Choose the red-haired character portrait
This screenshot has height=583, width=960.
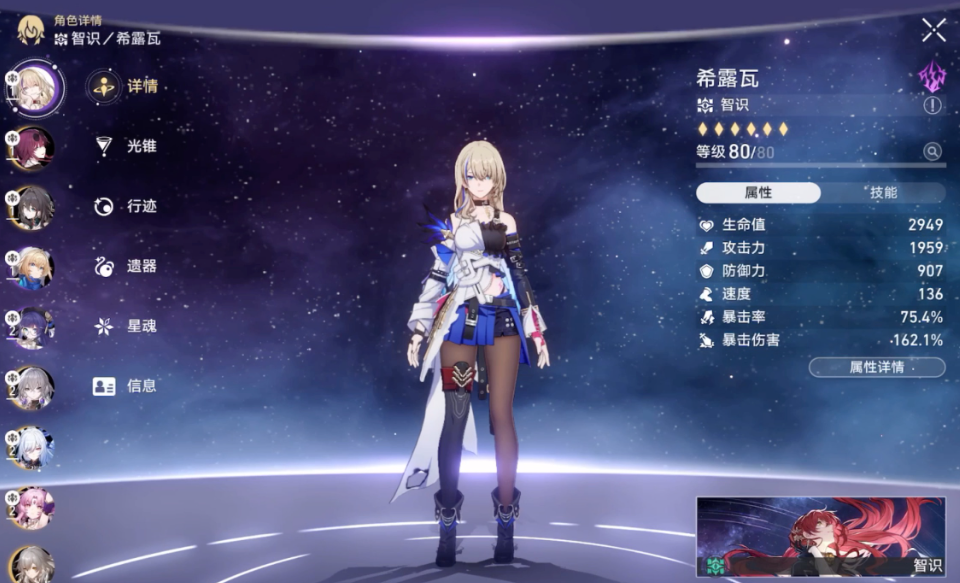point(34,147)
